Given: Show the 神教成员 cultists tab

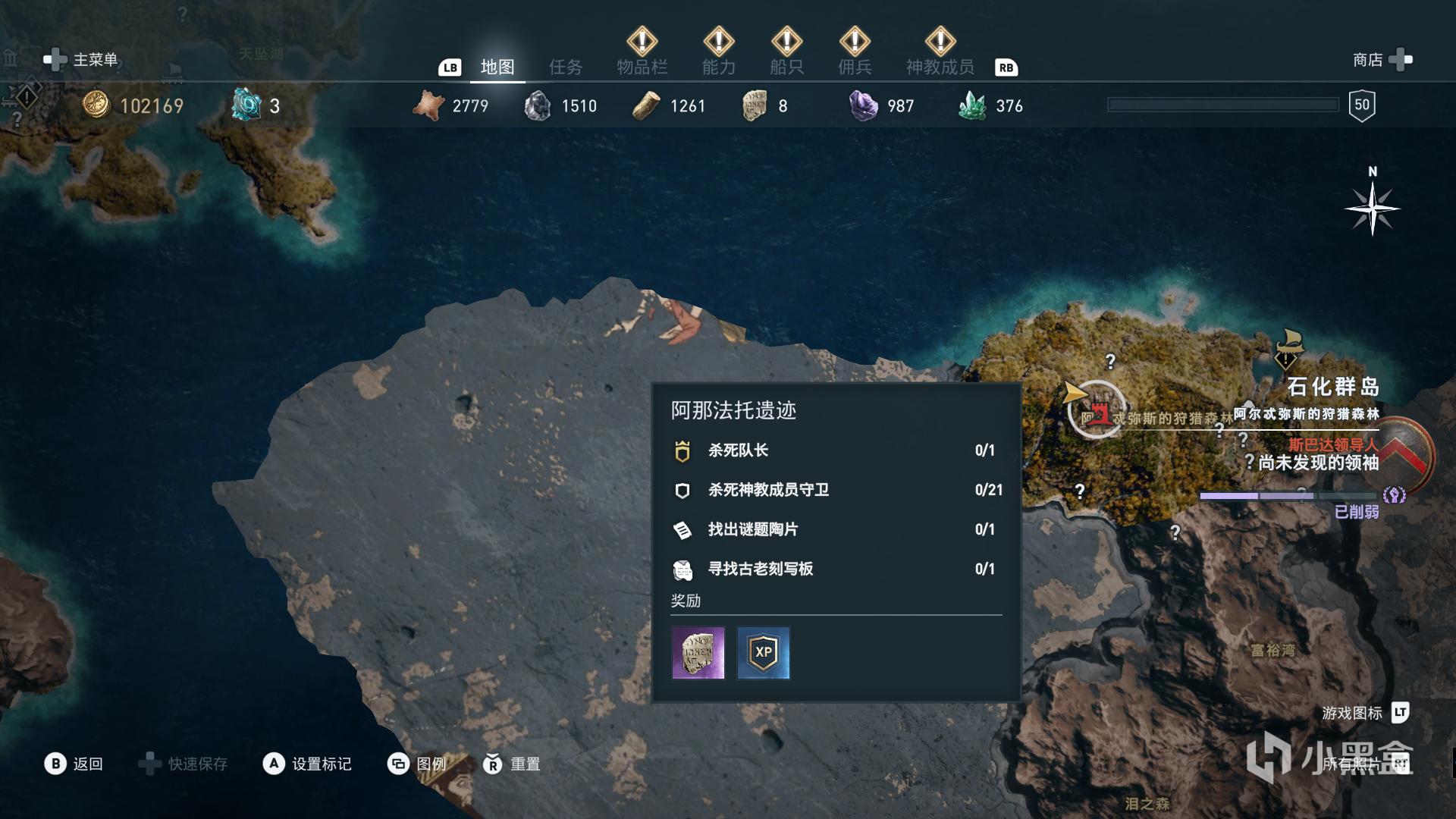Looking at the screenshot, I should pyautogui.click(x=940, y=67).
